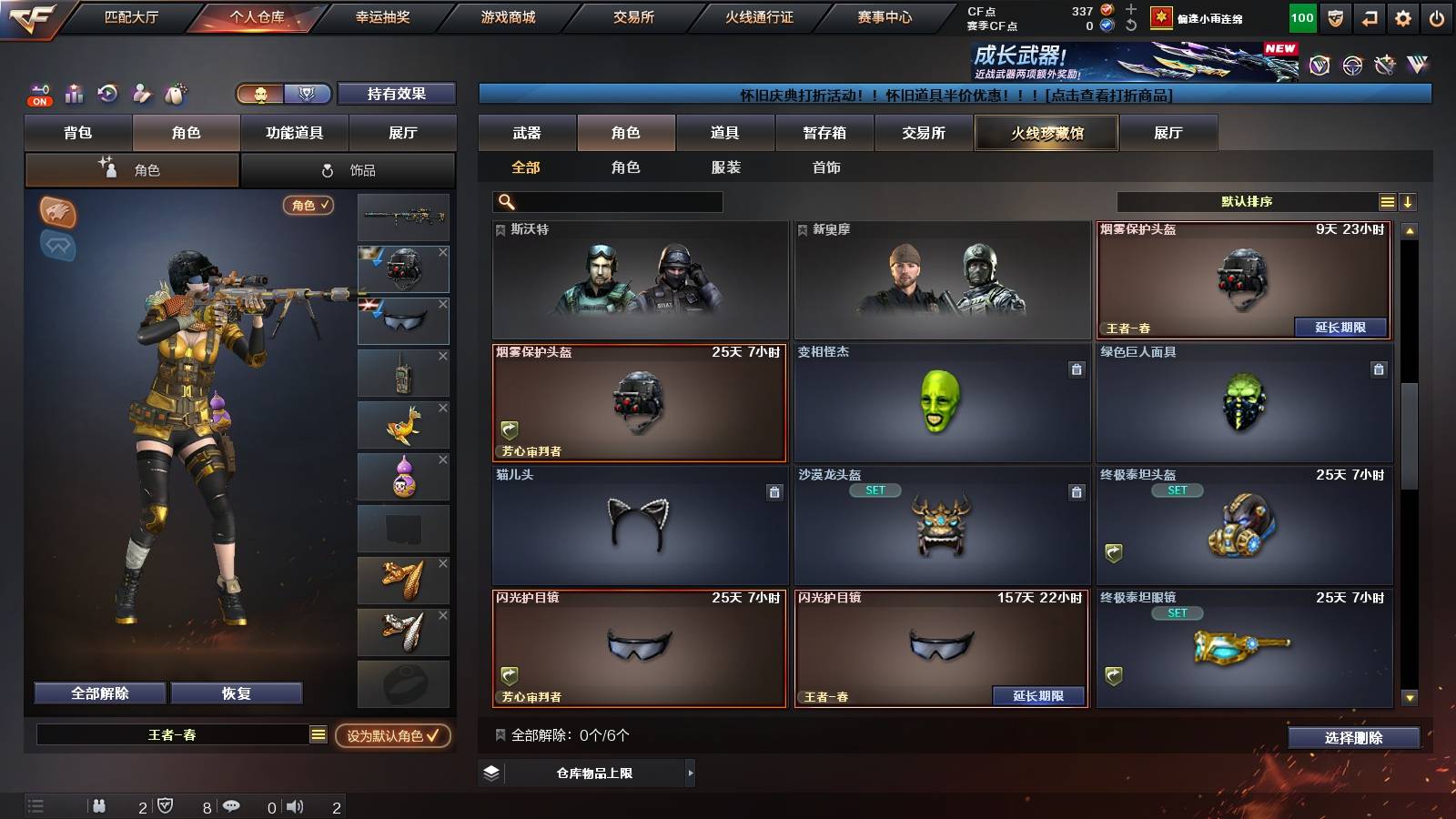Click the settings gear icon
The width and height of the screenshot is (1456, 819).
pyautogui.click(x=1401, y=16)
